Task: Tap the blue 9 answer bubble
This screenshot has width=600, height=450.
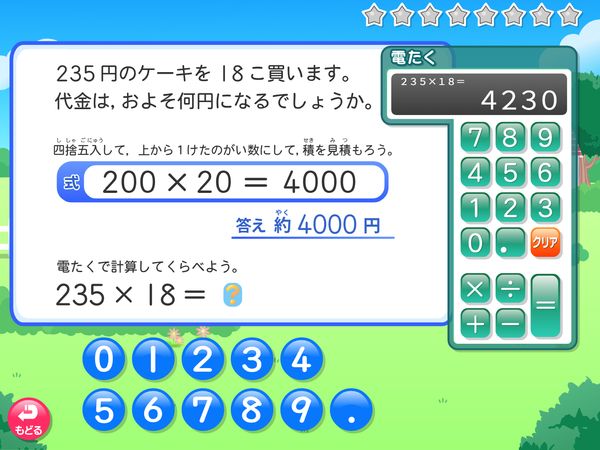Action: (300, 409)
